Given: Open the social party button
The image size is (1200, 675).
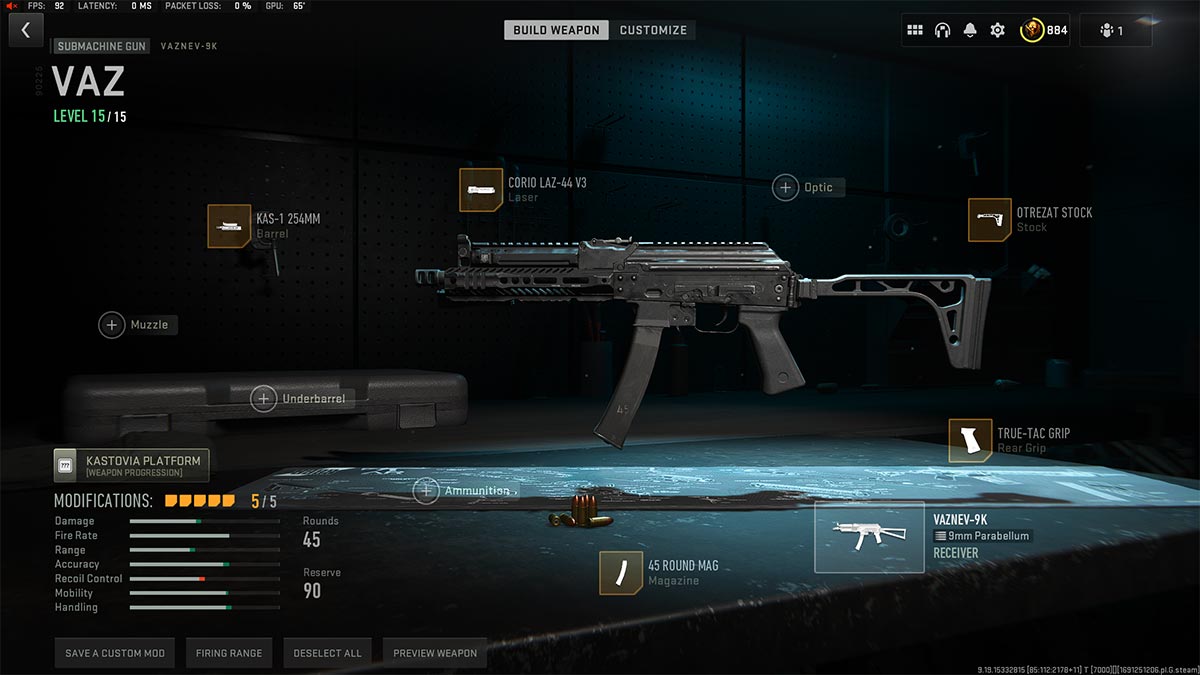Looking at the screenshot, I should pos(1115,30).
